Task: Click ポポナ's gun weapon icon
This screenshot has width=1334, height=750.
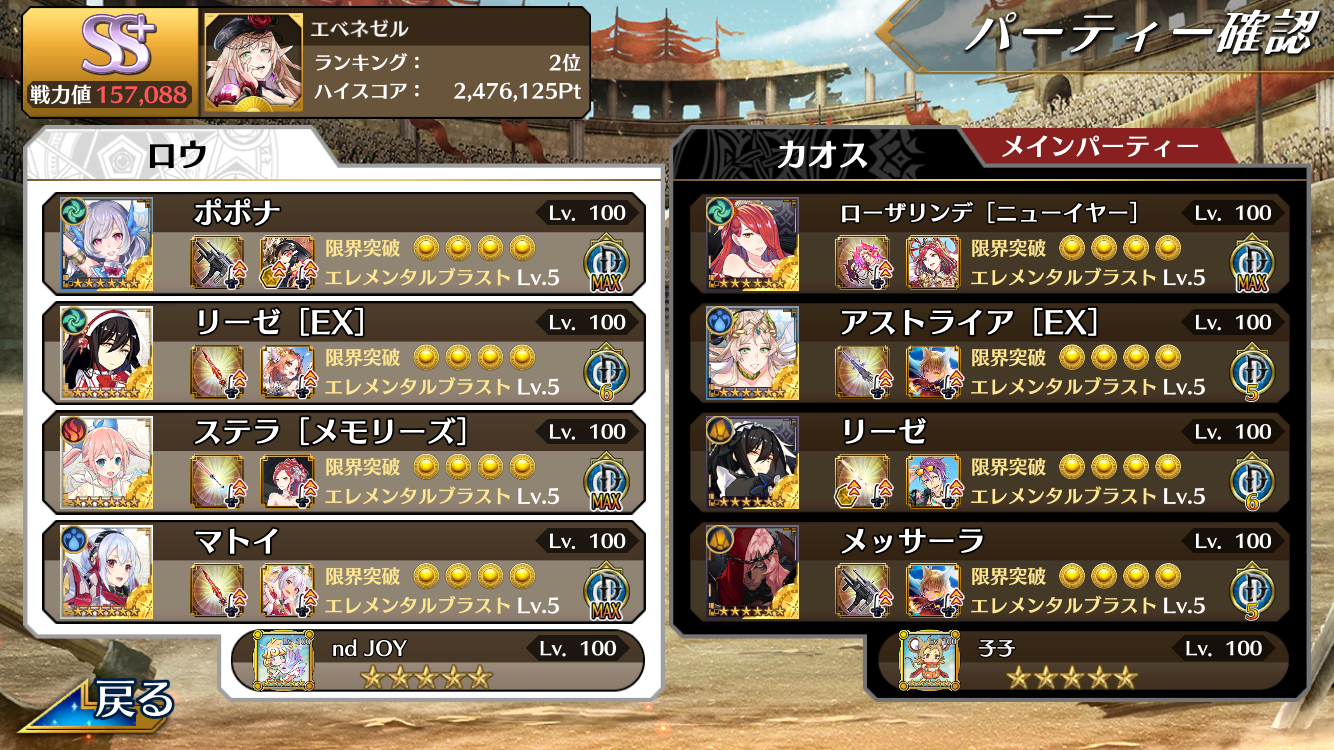Action: [x=217, y=262]
